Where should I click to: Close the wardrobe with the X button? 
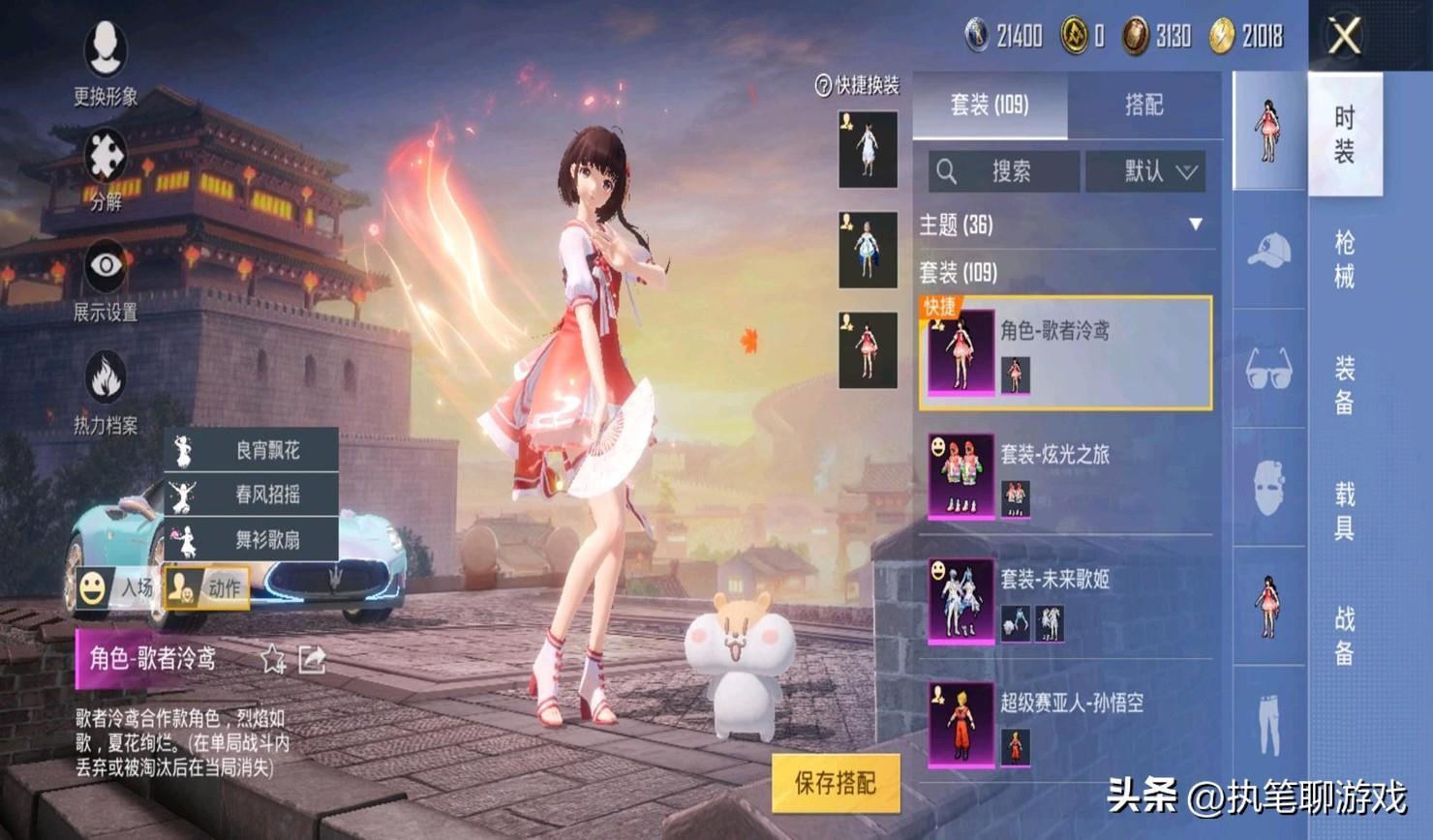click(x=1345, y=37)
